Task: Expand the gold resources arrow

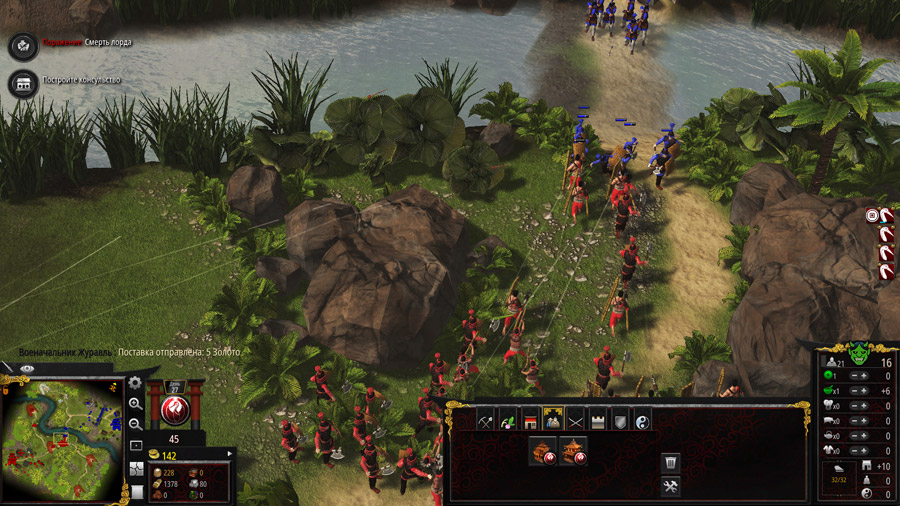Action: pos(231,455)
